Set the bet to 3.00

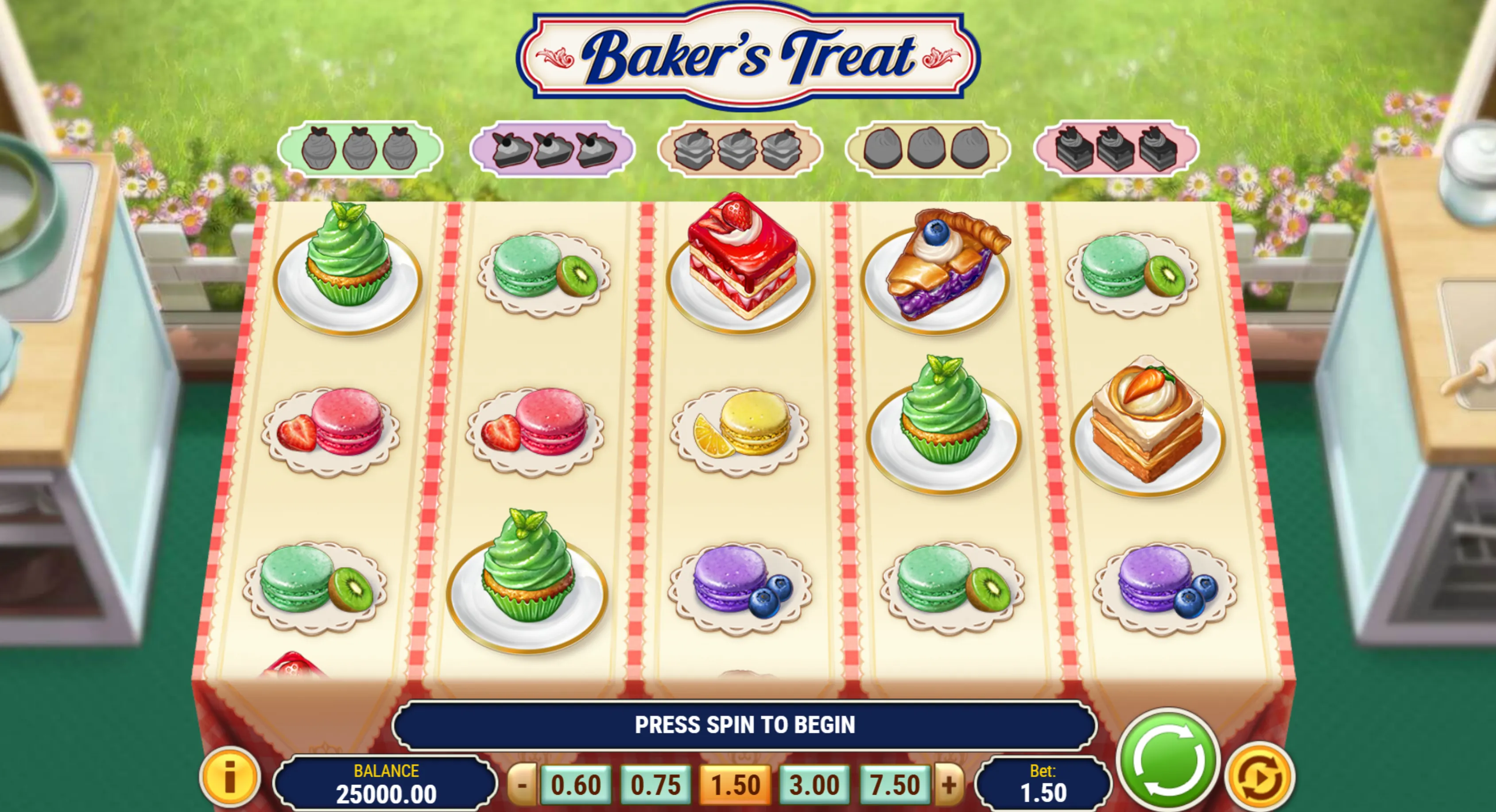point(814,785)
